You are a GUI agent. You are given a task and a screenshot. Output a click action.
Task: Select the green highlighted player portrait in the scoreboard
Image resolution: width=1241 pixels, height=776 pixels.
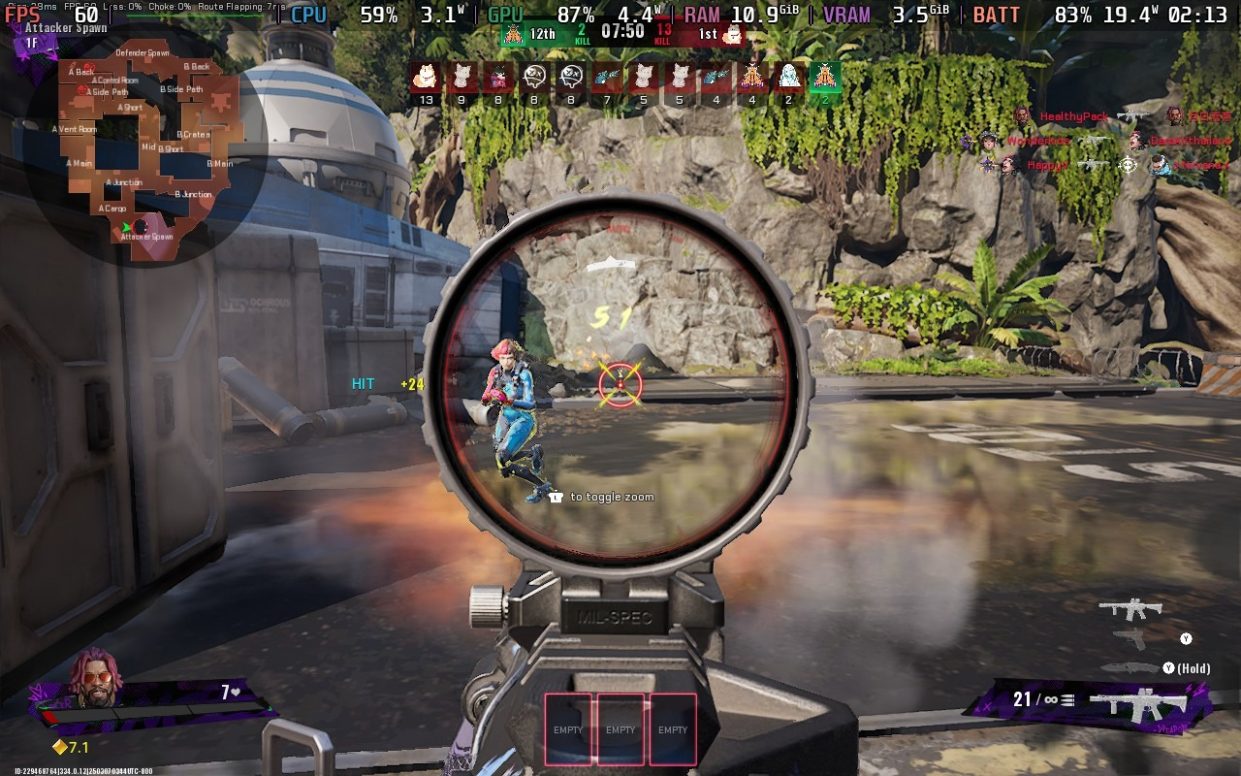[824, 77]
